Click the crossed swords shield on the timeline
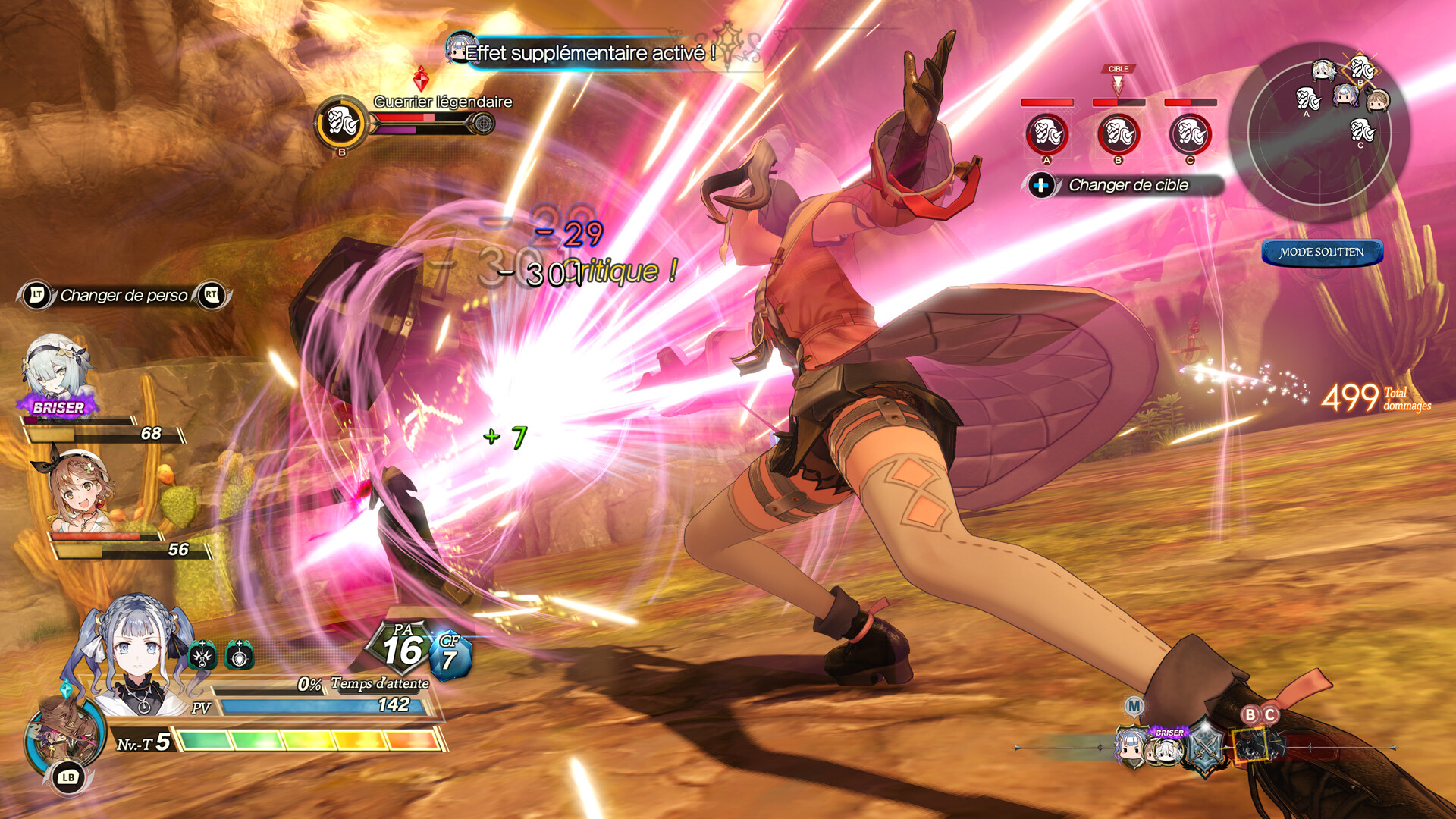This screenshot has height=819, width=1456. (1204, 748)
